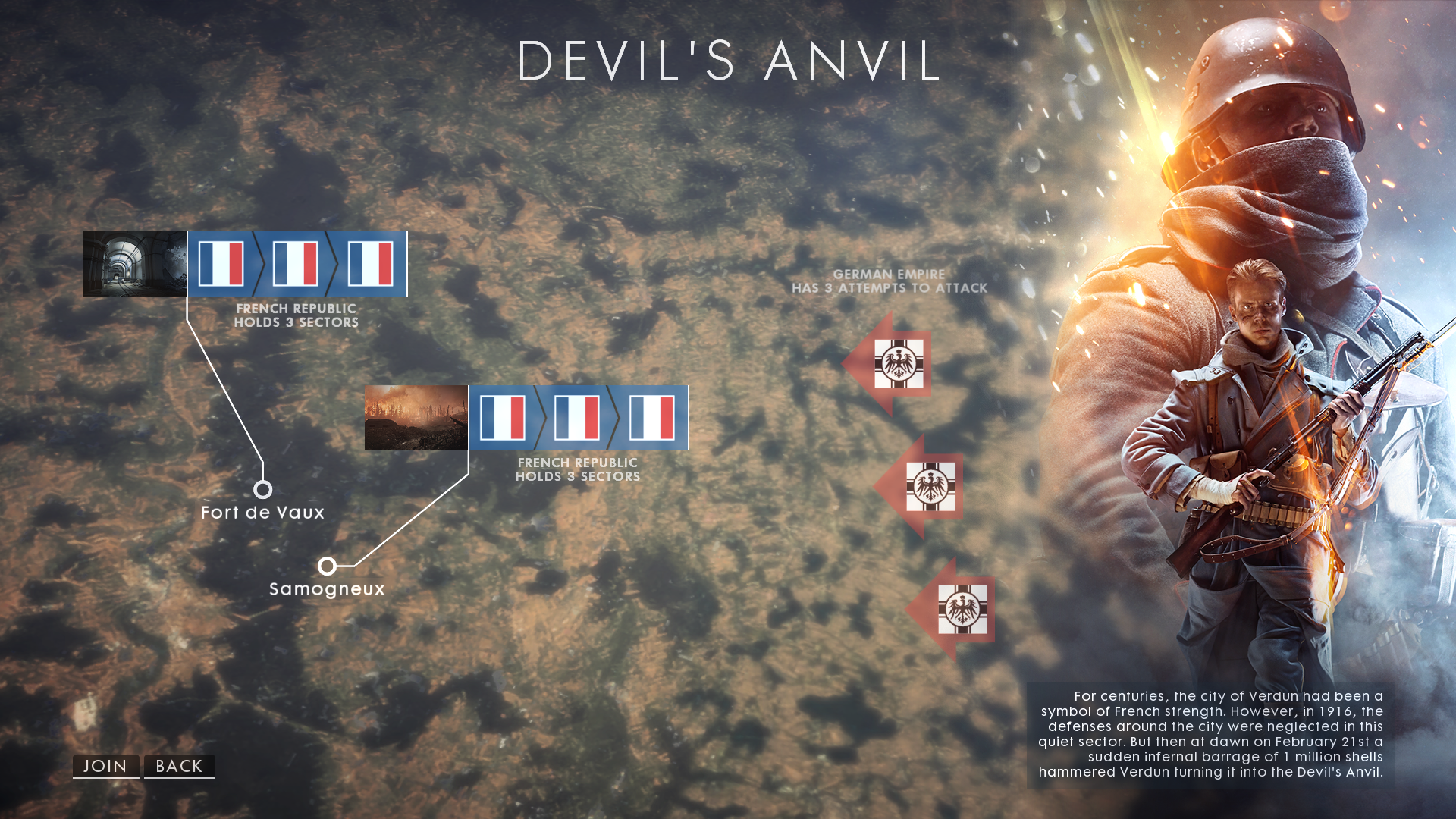Image resolution: width=1456 pixels, height=819 pixels.
Task: Click the middle French flag near Samogneux
Action: pos(576,419)
